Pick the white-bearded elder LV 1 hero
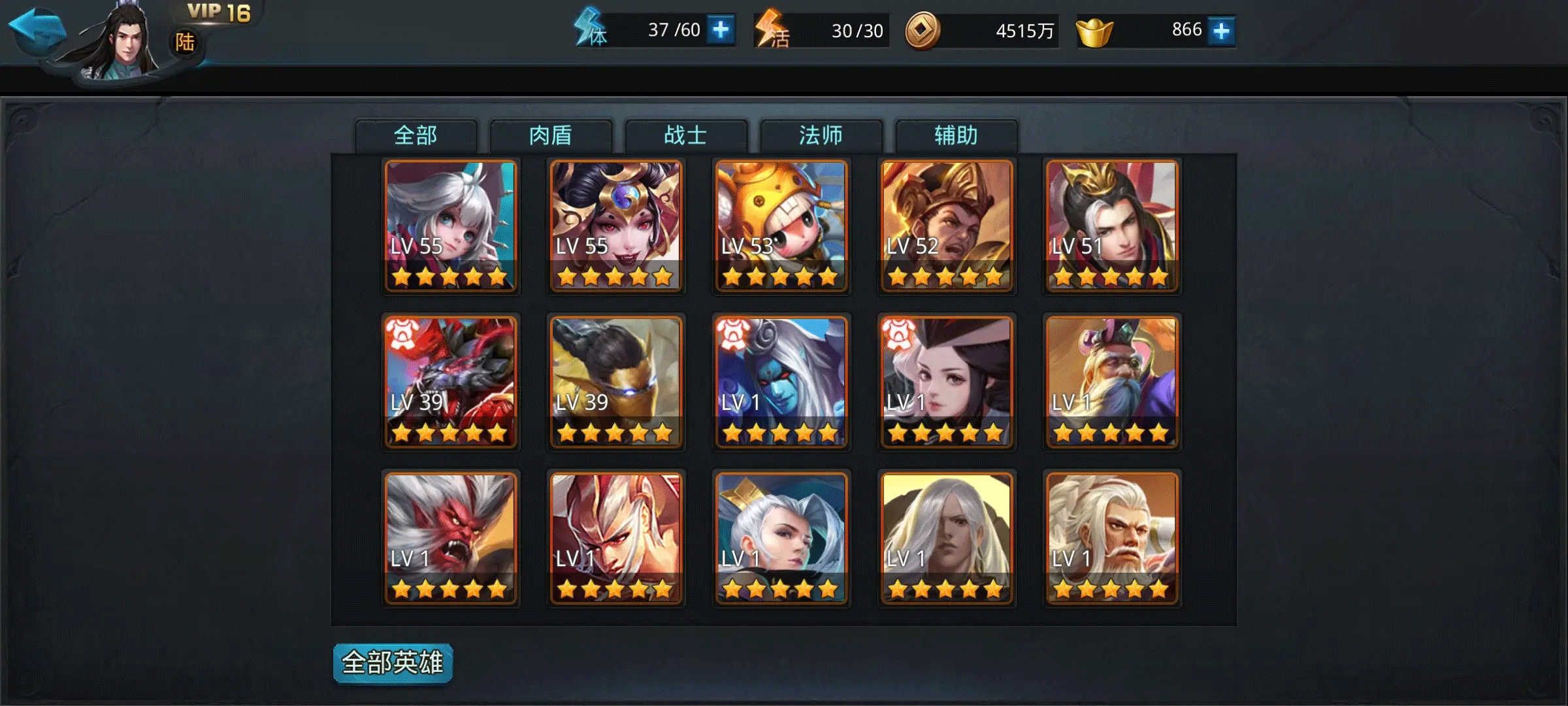This screenshot has width=1568, height=706. click(x=1111, y=538)
